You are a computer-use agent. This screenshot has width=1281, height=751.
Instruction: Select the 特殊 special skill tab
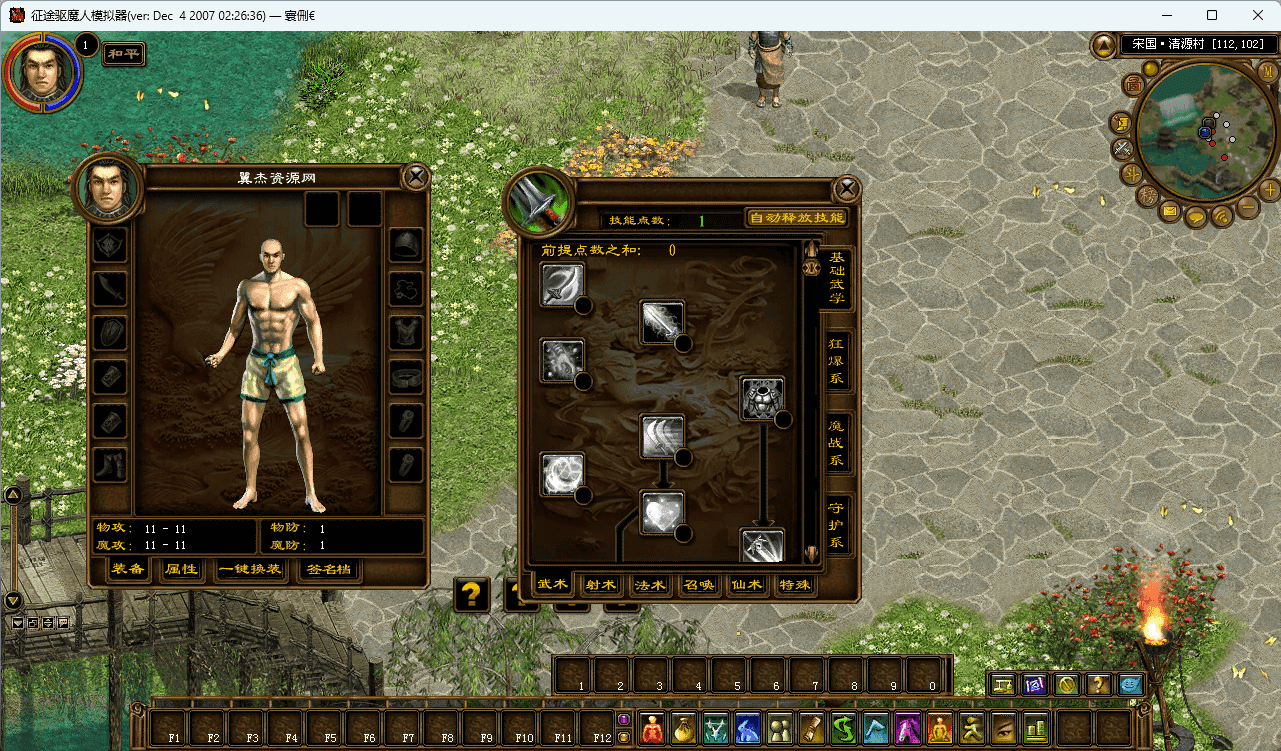pyautogui.click(x=795, y=585)
